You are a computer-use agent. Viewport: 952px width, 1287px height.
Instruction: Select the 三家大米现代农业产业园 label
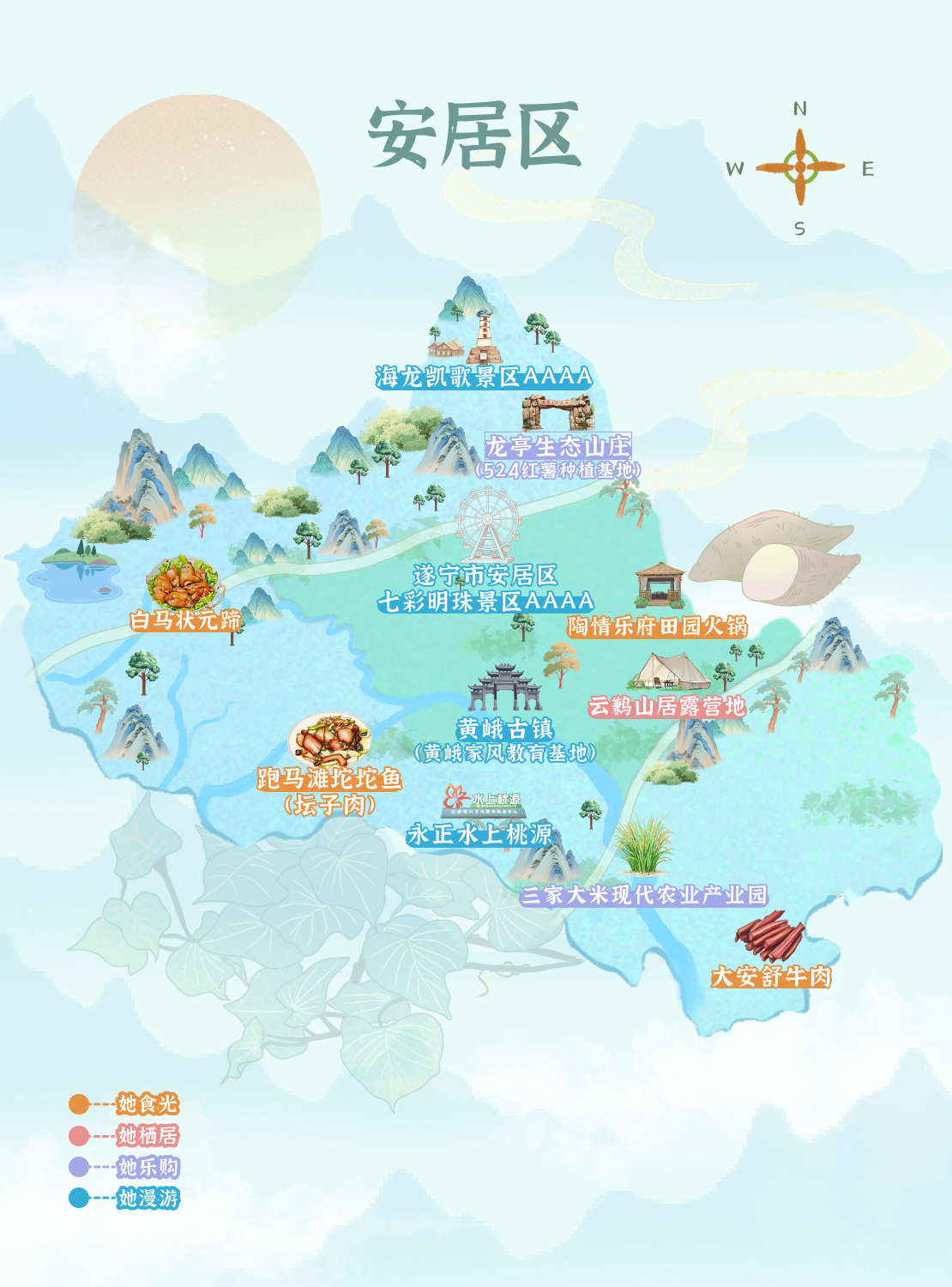click(644, 895)
